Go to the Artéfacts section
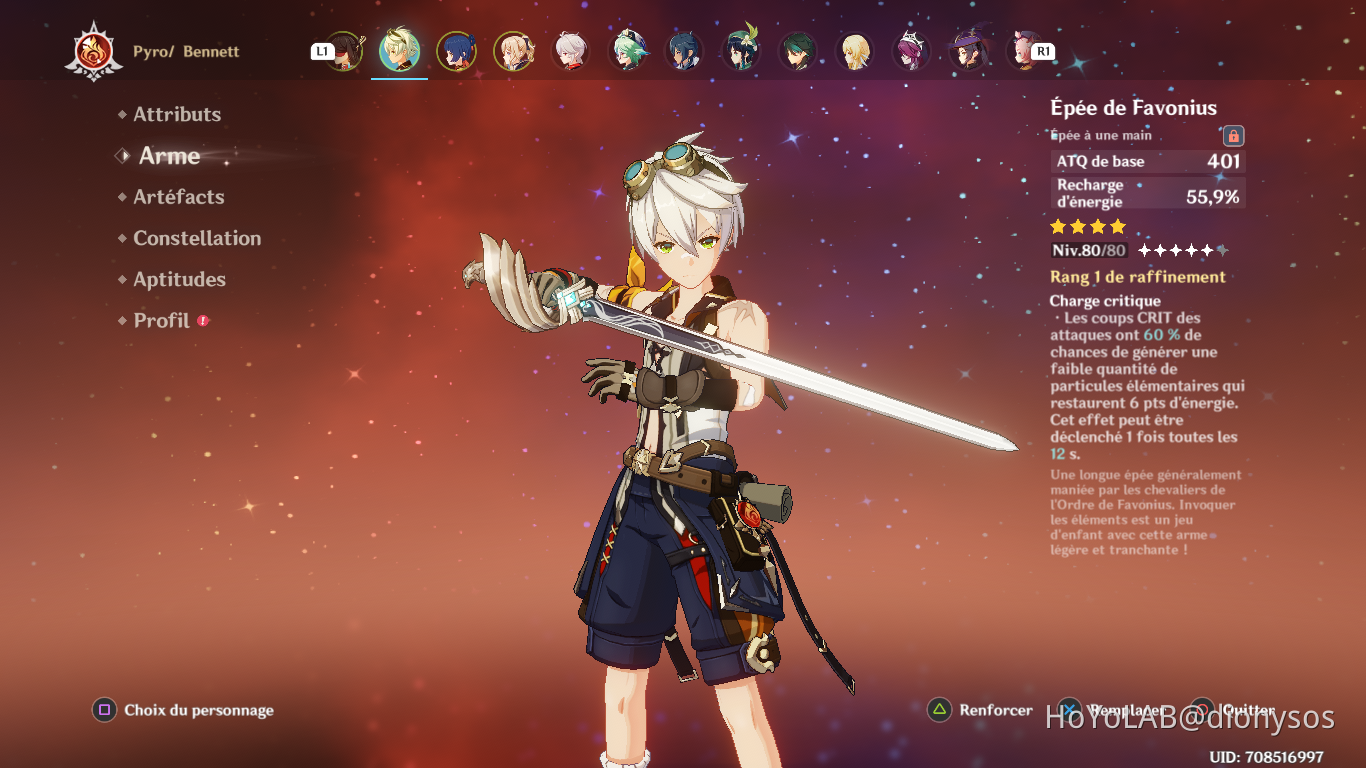Viewport: 1366px width, 768px height. (179, 197)
